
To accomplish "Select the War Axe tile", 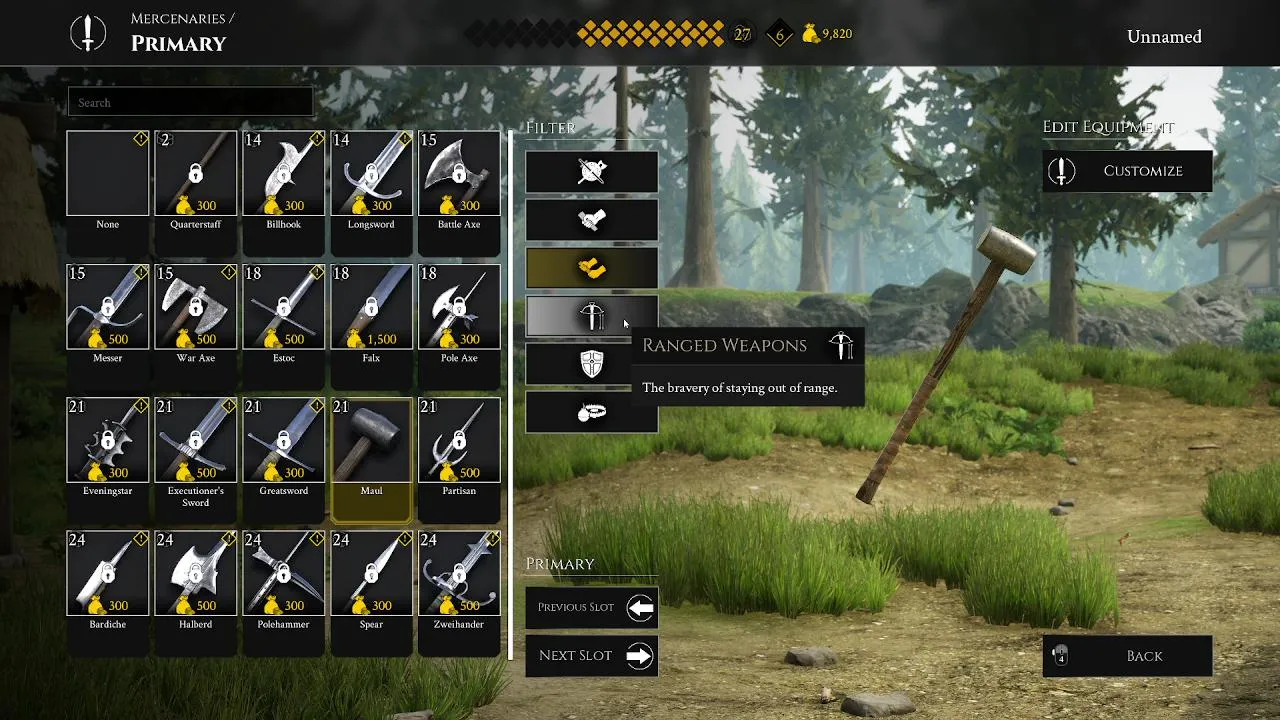I will tap(196, 307).
